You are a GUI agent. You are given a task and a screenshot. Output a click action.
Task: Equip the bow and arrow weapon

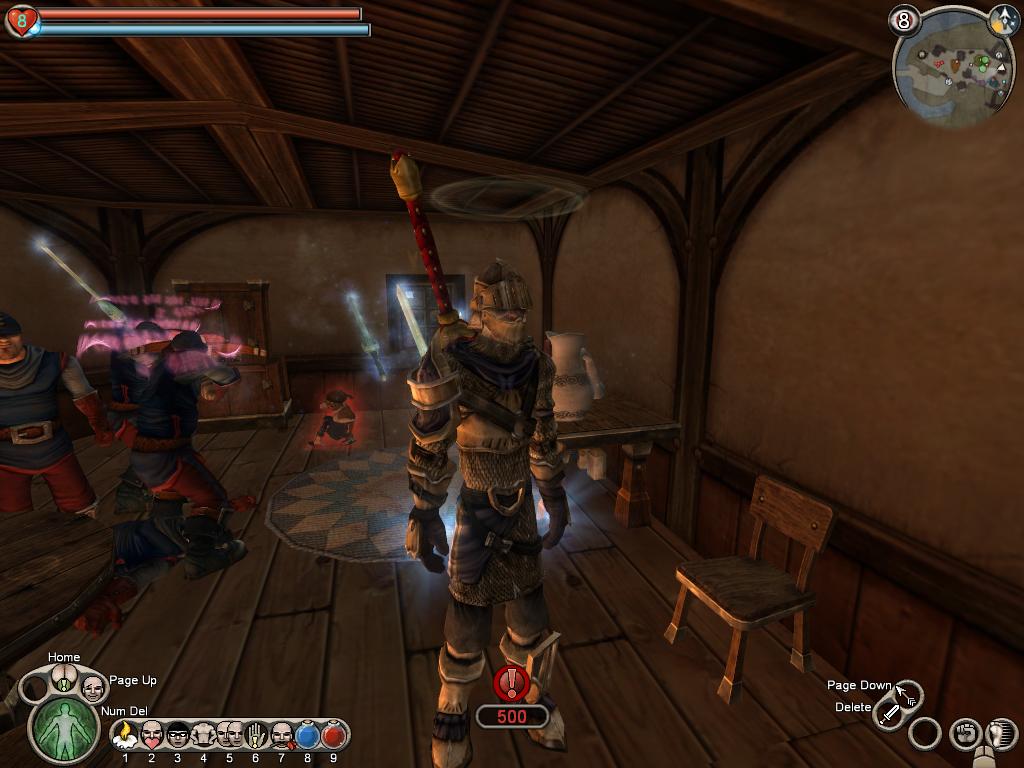[x=908, y=692]
